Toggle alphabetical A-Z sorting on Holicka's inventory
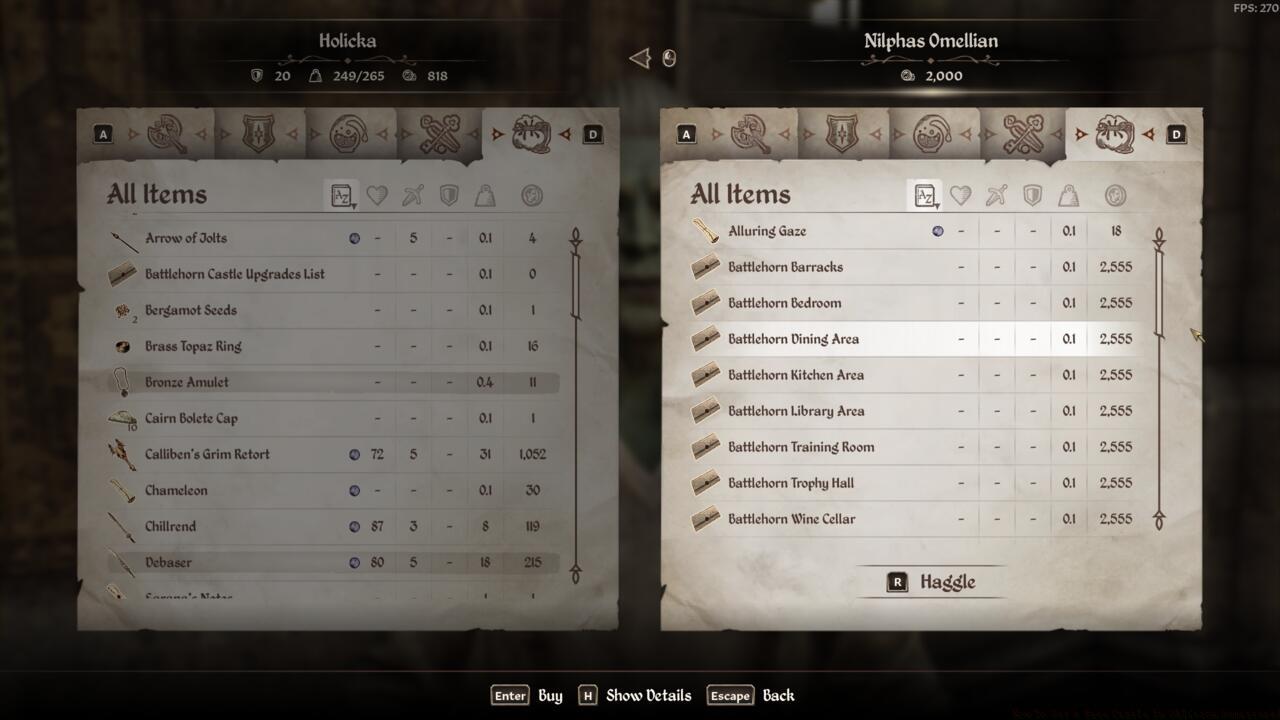The height and width of the screenshot is (720, 1280). (x=342, y=196)
